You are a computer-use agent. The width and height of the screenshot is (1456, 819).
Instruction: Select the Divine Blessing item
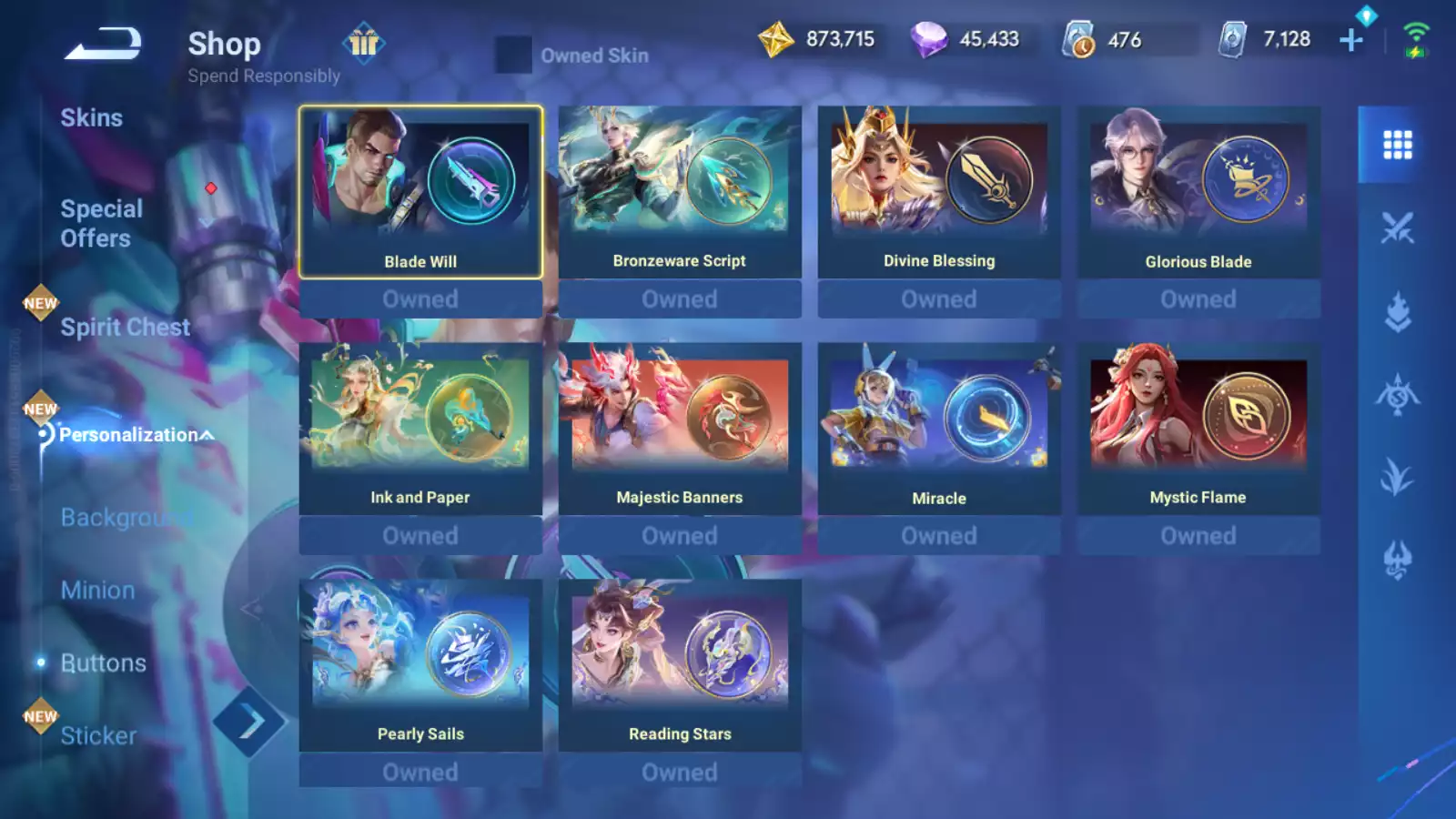click(x=939, y=192)
